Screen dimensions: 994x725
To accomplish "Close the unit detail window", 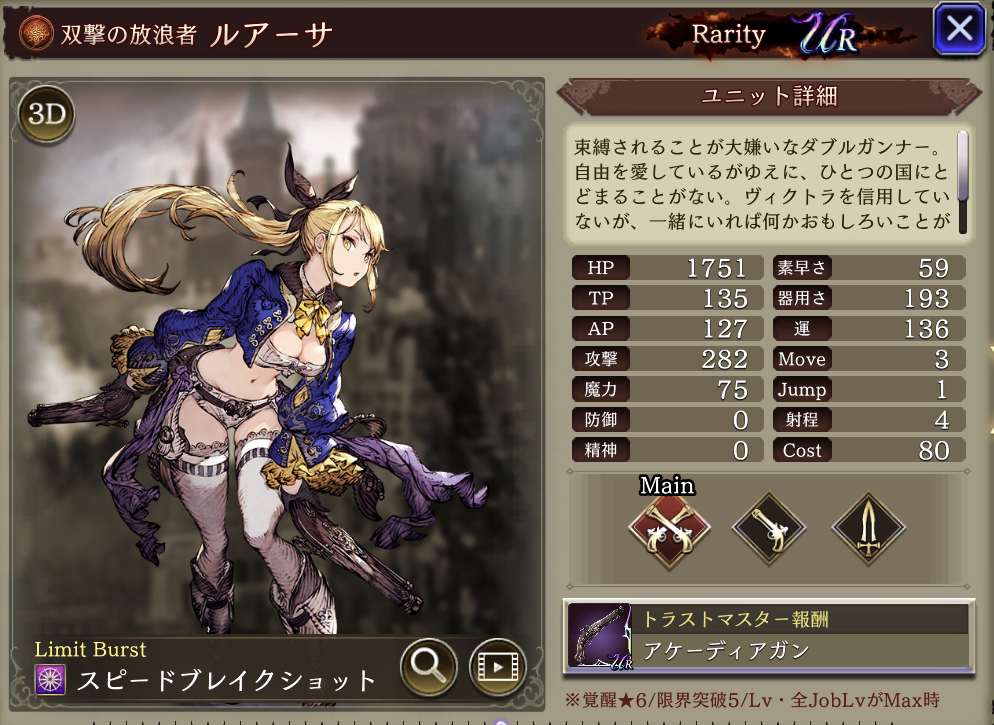I will [x=959, y=29].
